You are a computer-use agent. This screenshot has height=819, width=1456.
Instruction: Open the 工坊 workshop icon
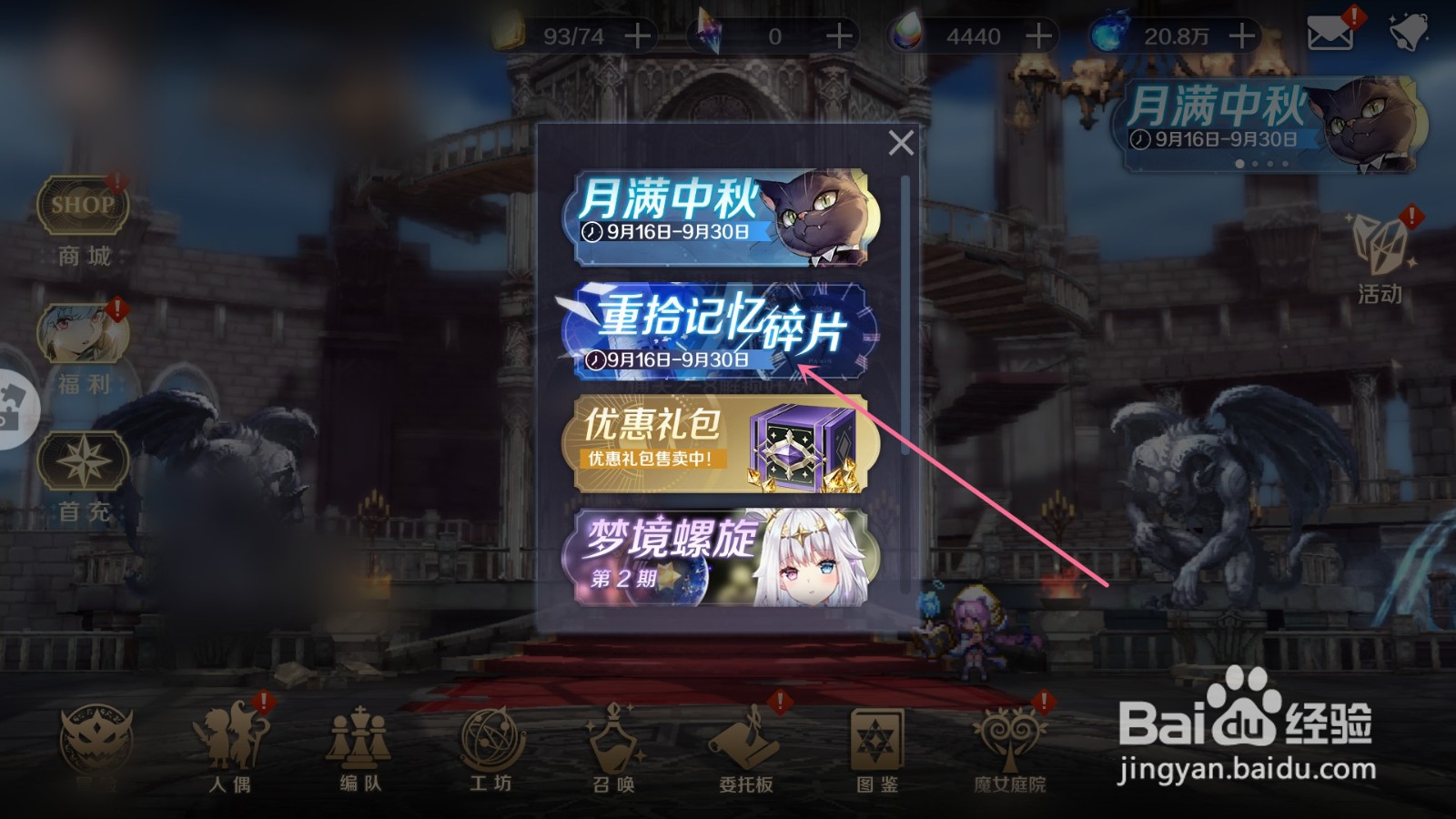pos(489,737)
